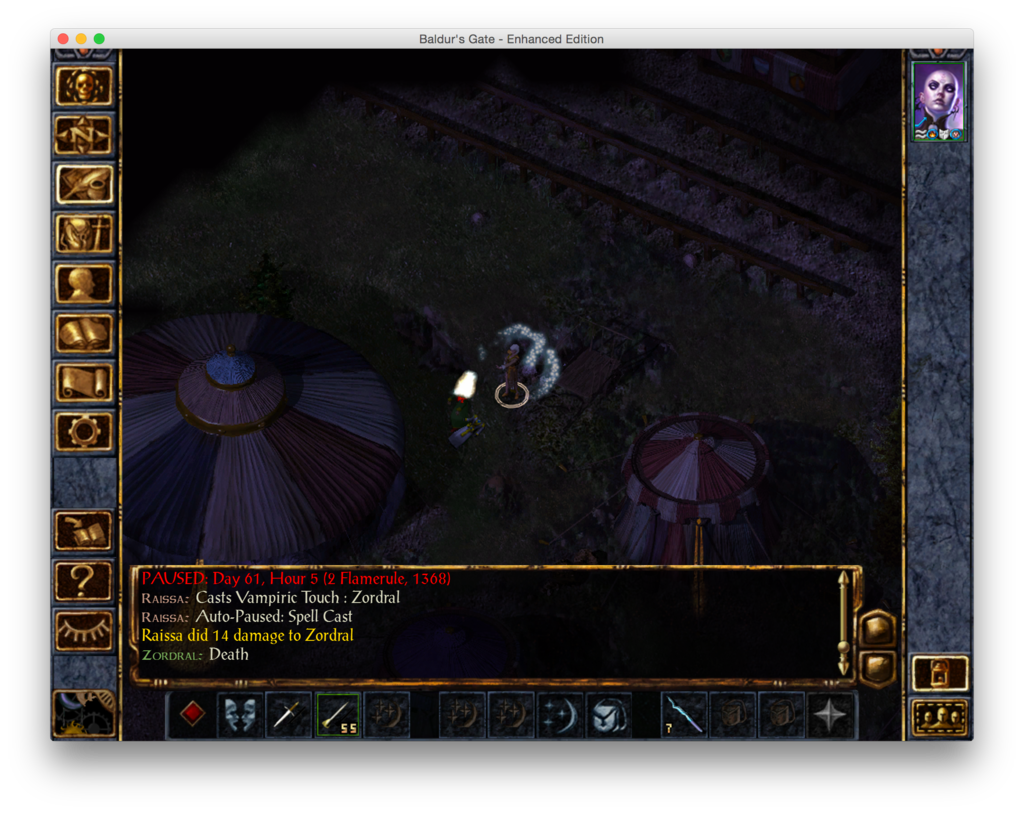The height and width of the screenshot is (813, 1024).
Task: Open the gear options button
Action: (84, 431)
